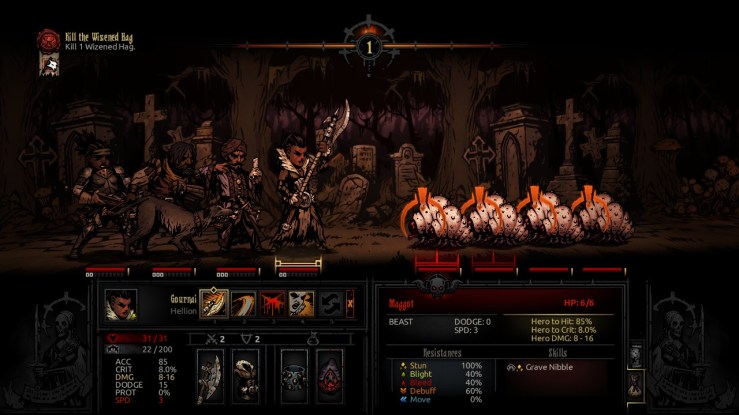The height and width of the screenshot is (415, 739).
Task: Select the Wicked Hack axe skill
Action: (x=214, y=303)
